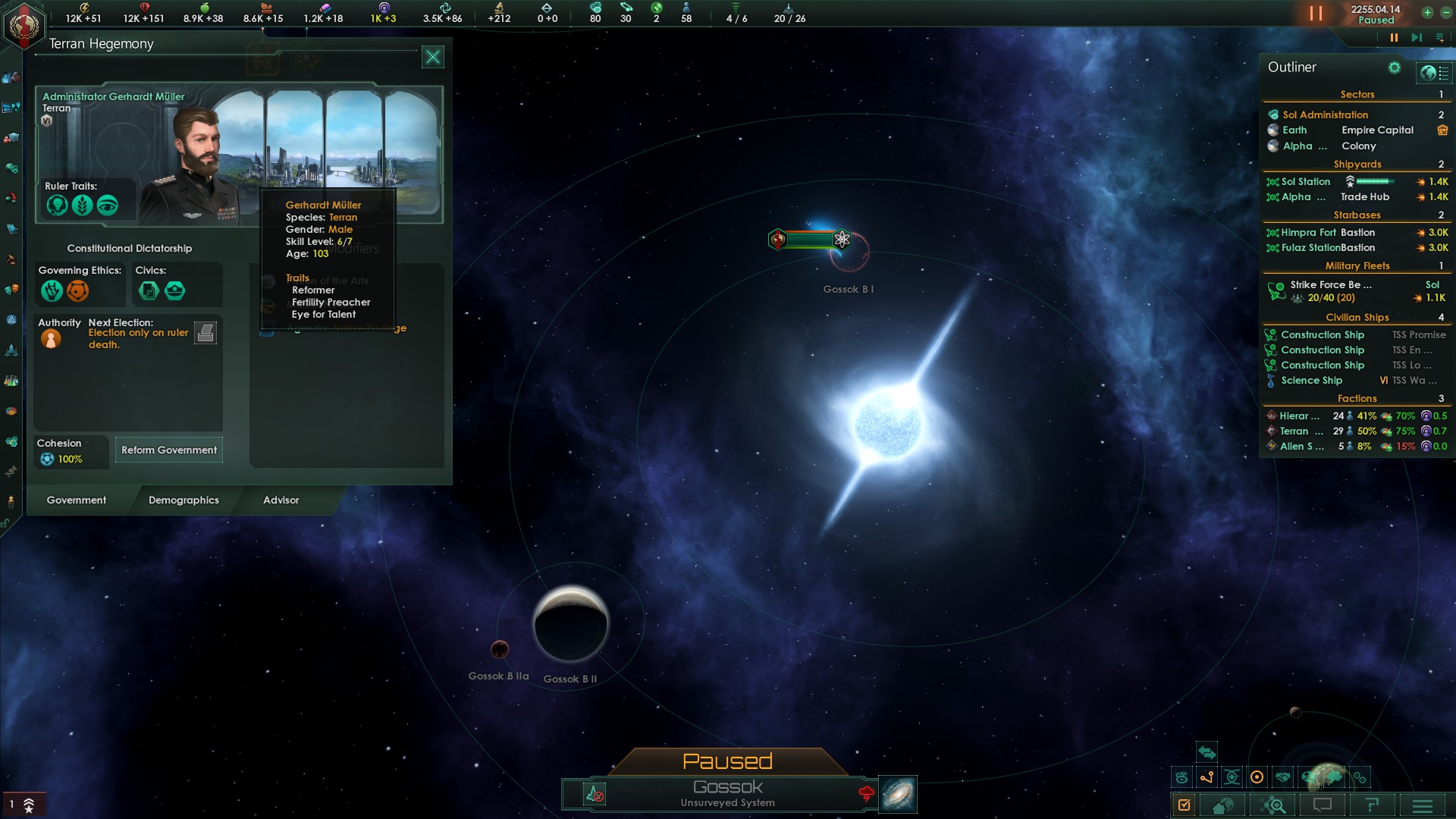The image size is (1456, 819).
Task: Open the Advisor tab
Action: coord(281,500)
